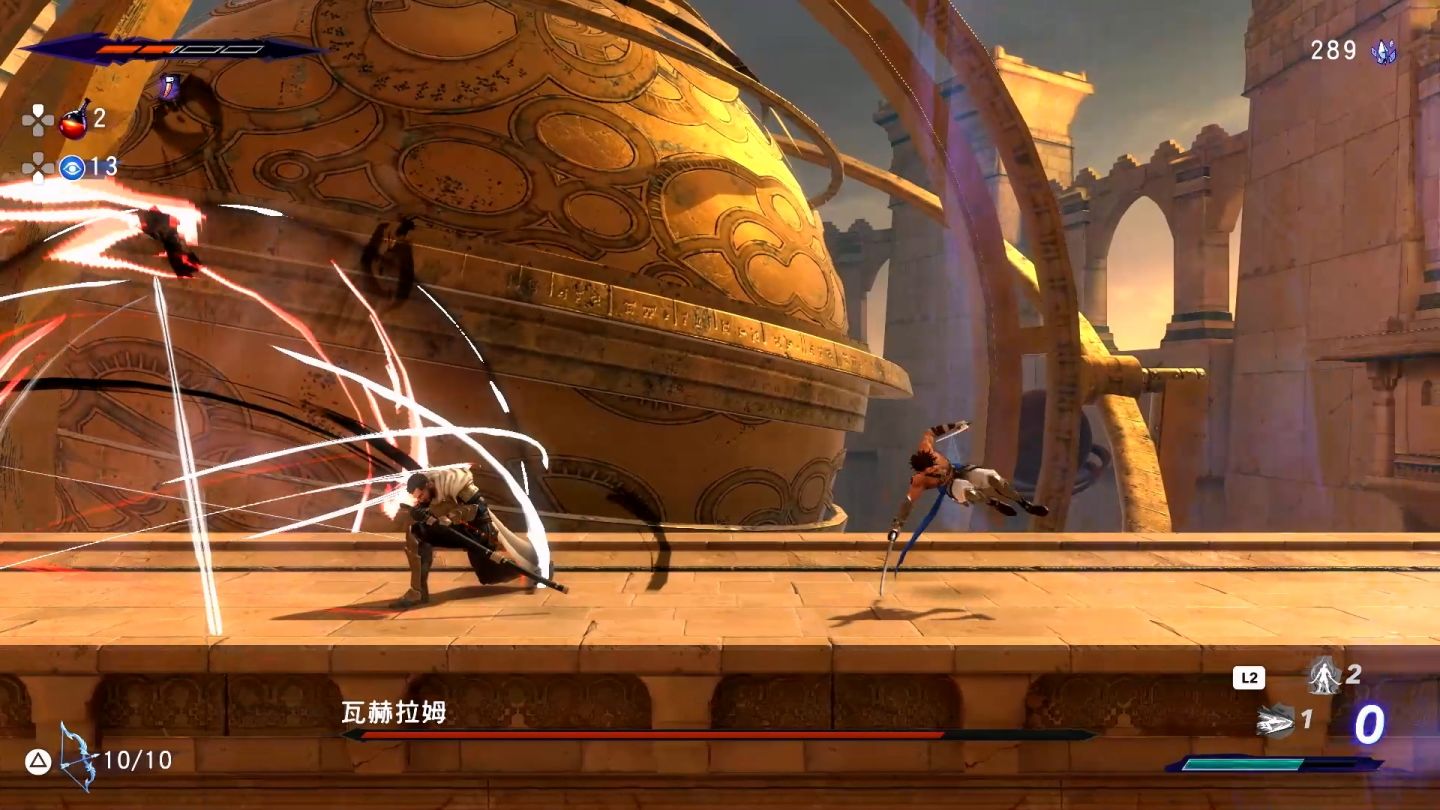Image resolution: width=1440 pixels, height=810 pixels.
Task: Select the bow weapon icon
Action: (x=76, y=758)
